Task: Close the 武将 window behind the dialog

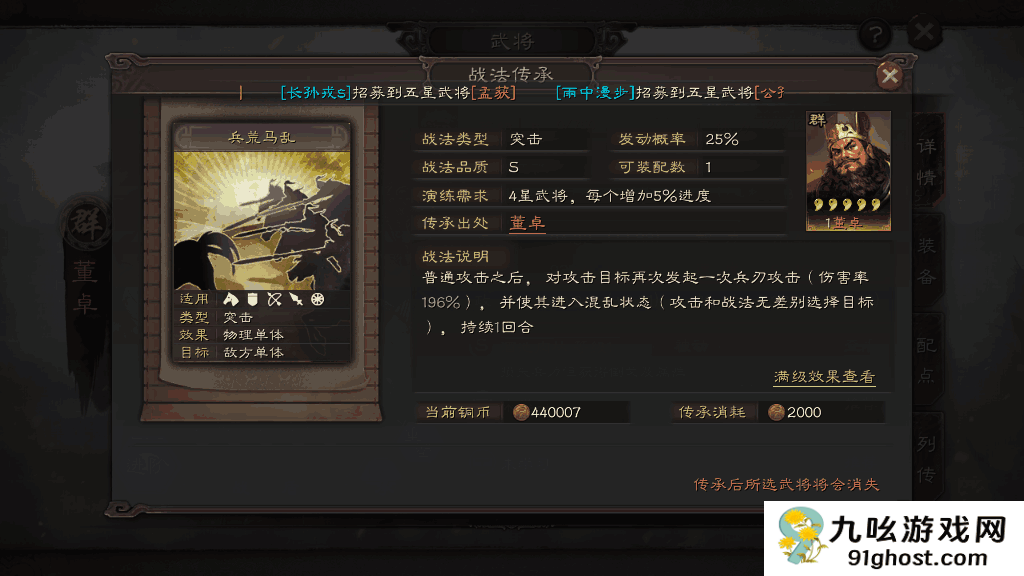Action: pyautogui.click(x=925, y=33)
